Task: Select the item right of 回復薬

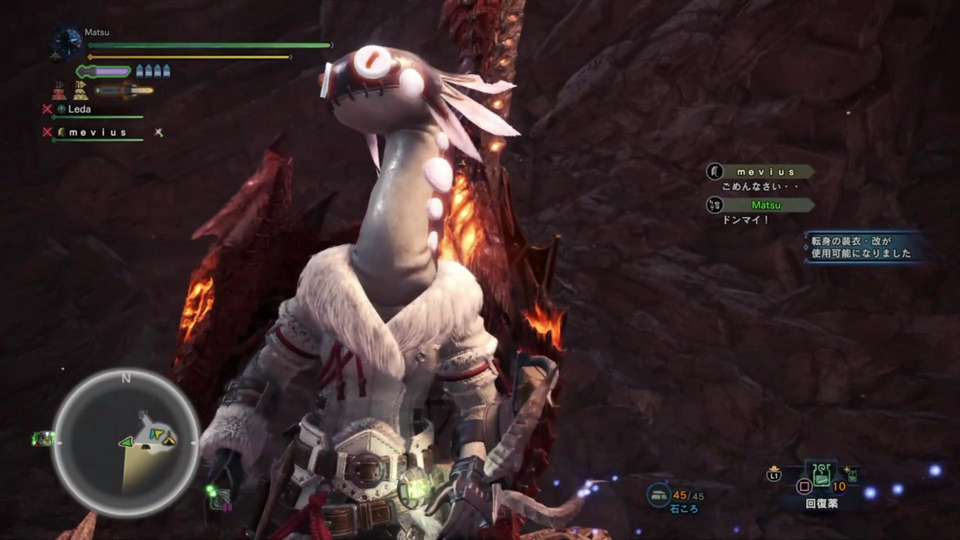Action: point(852,474)
